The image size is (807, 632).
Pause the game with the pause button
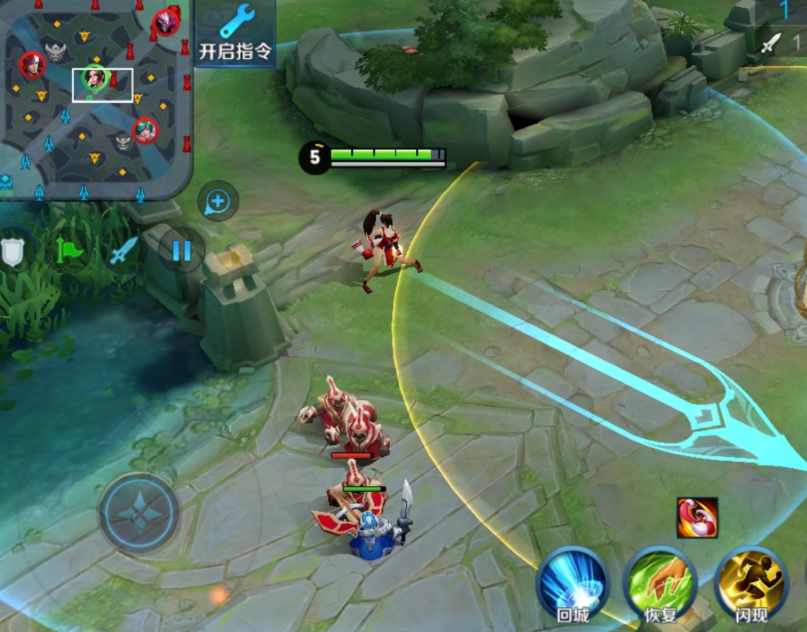[x=181, y=250]
